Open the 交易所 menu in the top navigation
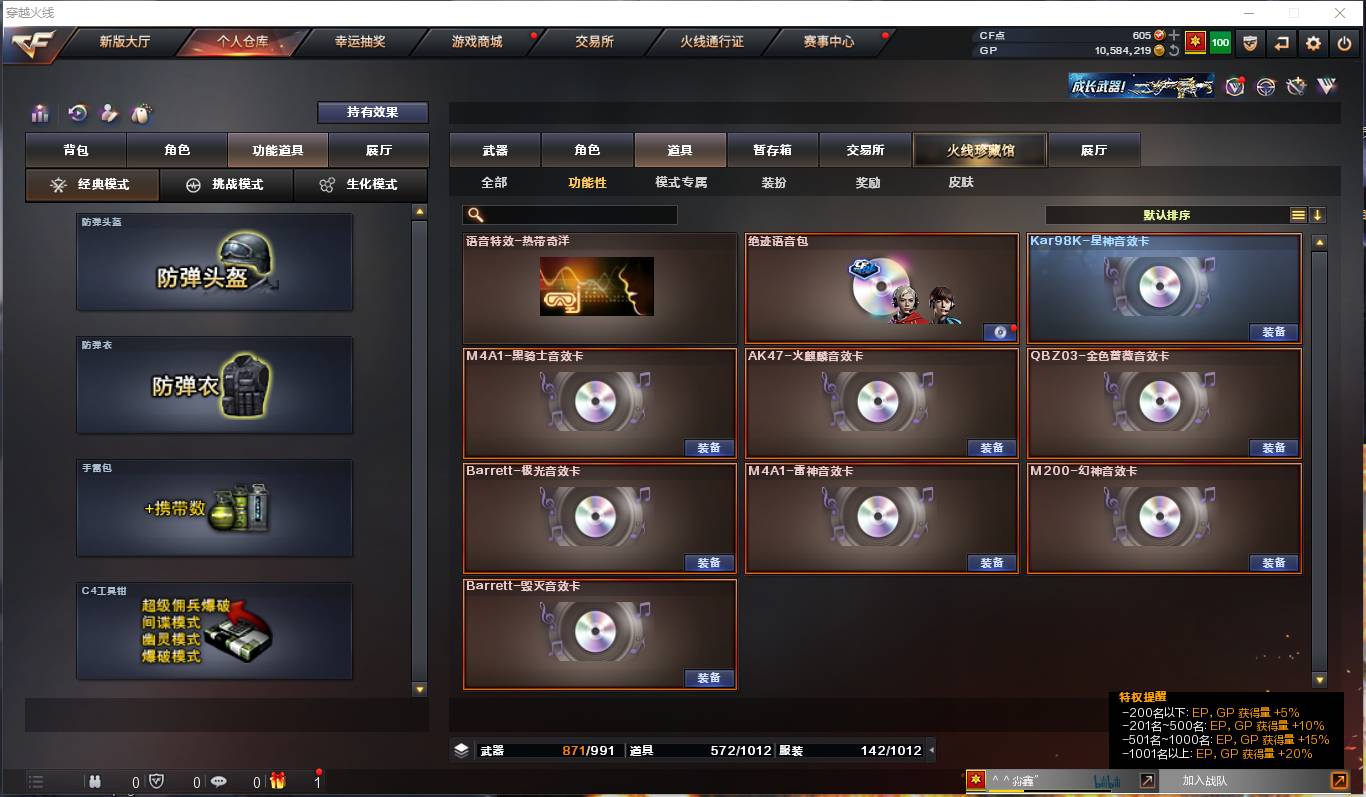This screenshot has height=797, width=1366. [x=593, y=43]
